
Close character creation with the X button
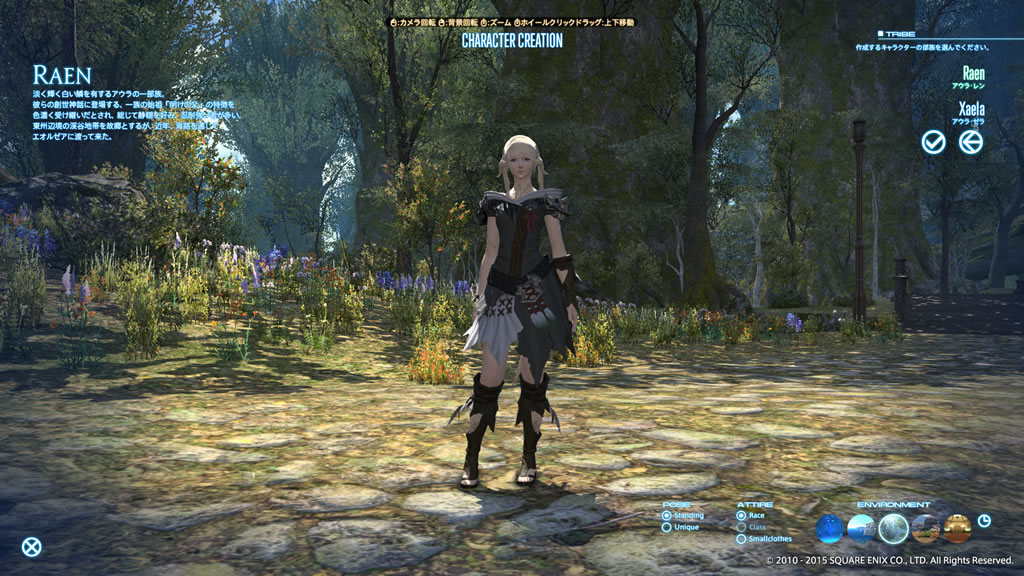tap(32, 546)
